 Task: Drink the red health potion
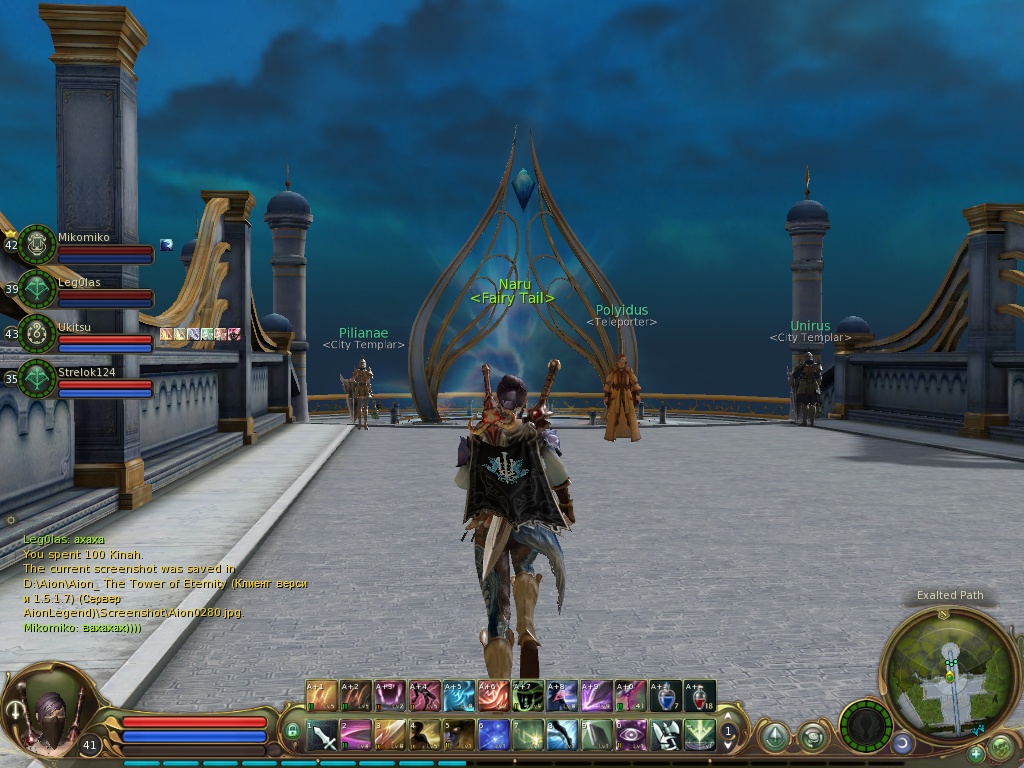(700, 695)
